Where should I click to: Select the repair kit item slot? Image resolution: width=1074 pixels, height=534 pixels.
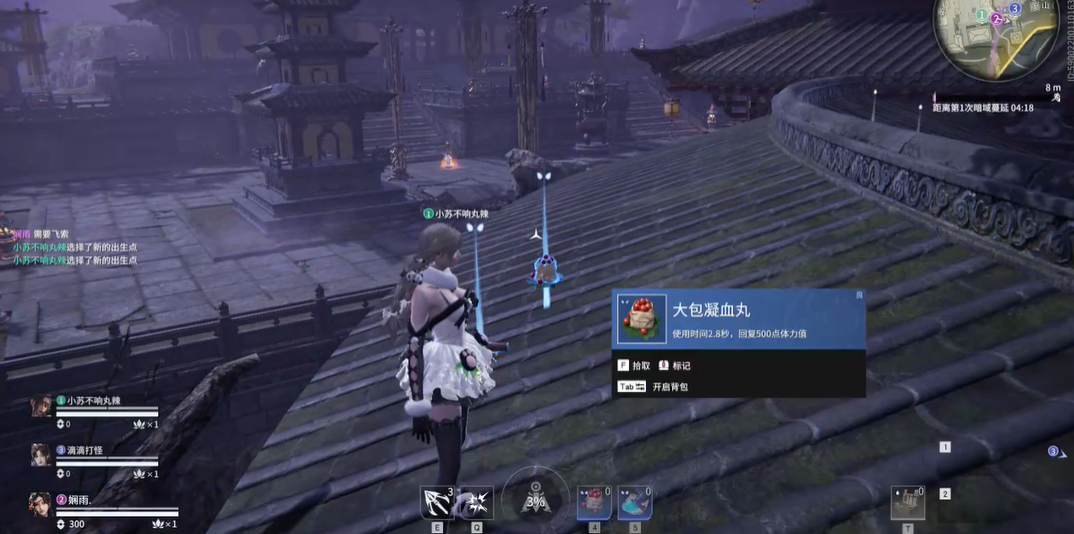pyautogui.click(x=907, y=502)
